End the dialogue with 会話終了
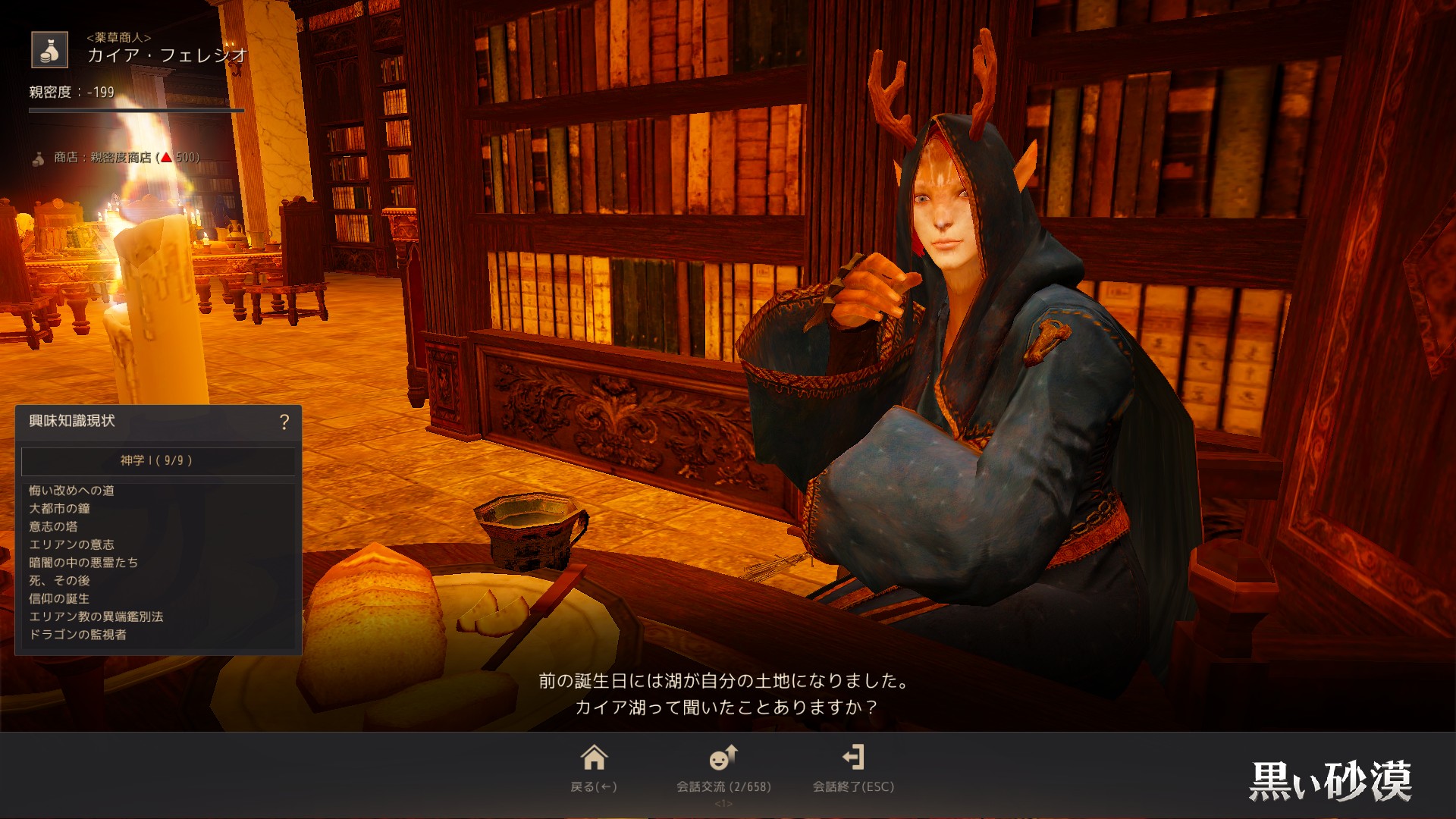The image size is (1456, 819). (853, 767)
